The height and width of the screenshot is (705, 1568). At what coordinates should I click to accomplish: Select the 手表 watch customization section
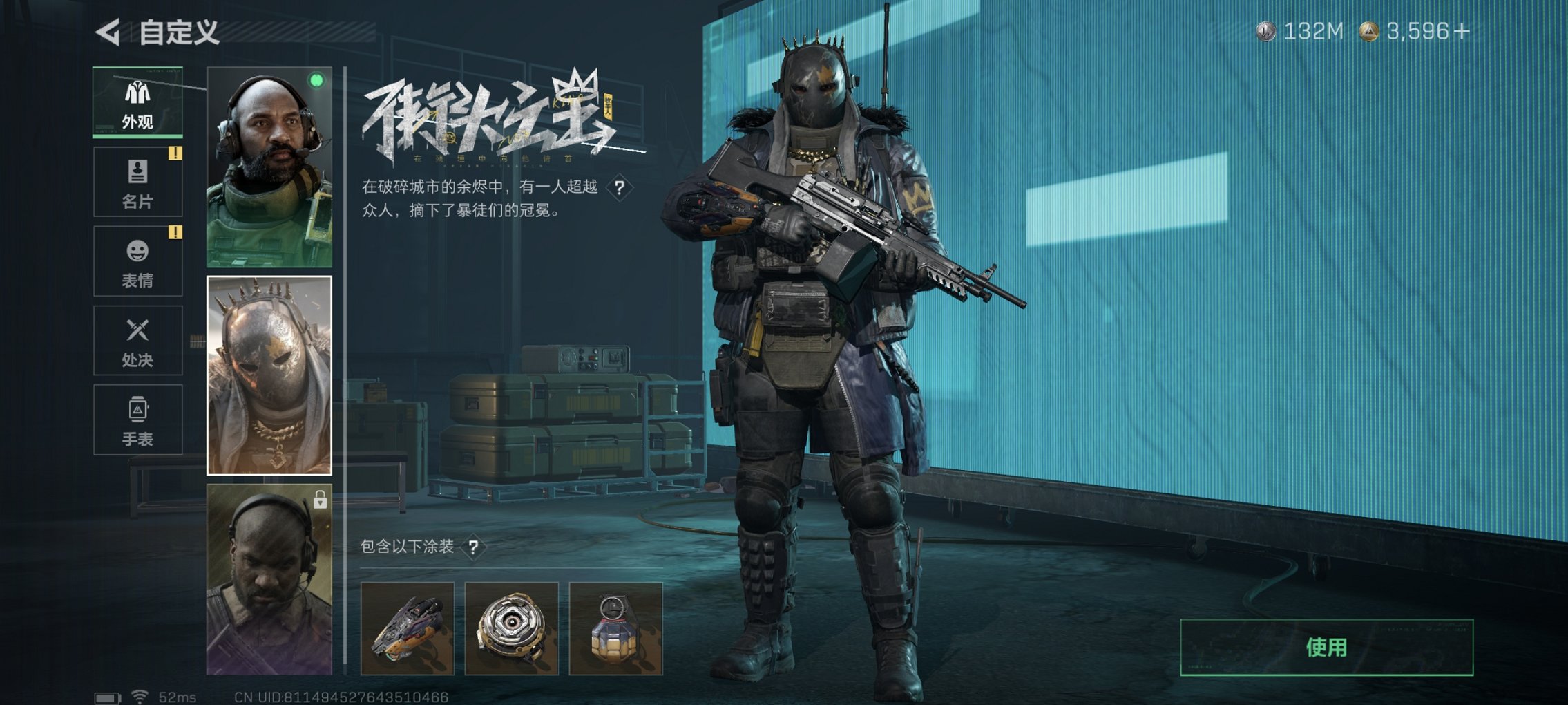[x=137, y=418]
